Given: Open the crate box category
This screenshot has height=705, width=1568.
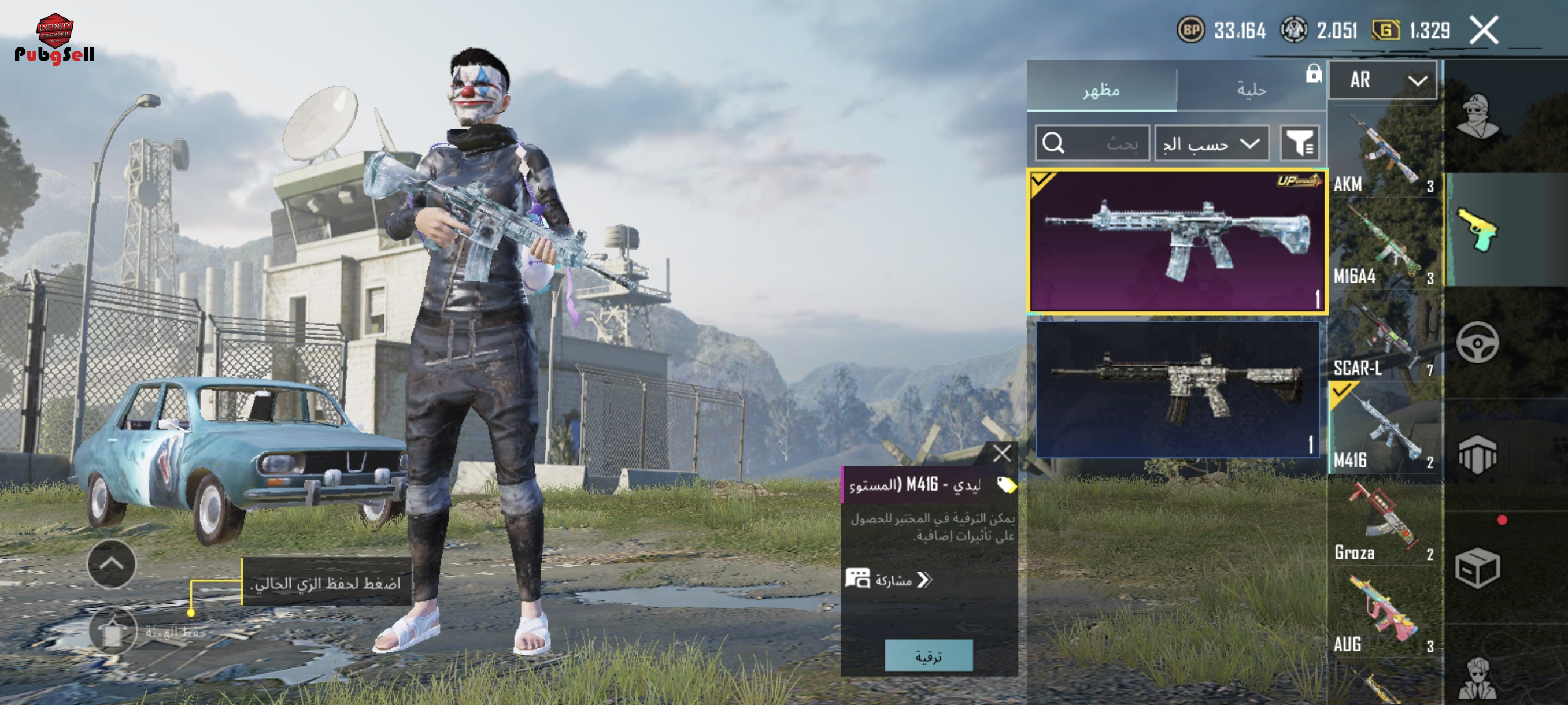Looking at the screenshot, I should coord(1477,568).
